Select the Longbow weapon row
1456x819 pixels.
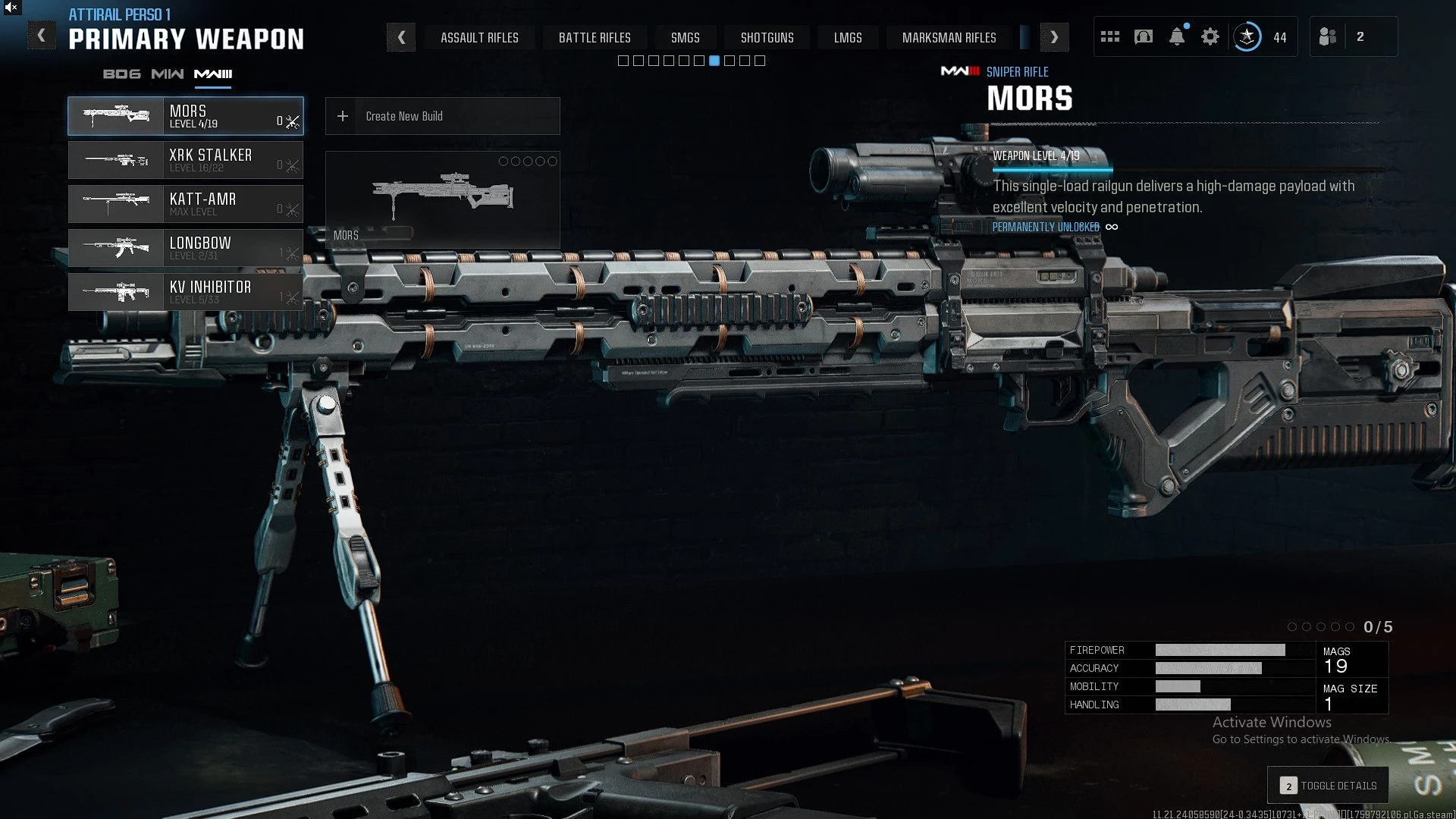click(186, 248)
